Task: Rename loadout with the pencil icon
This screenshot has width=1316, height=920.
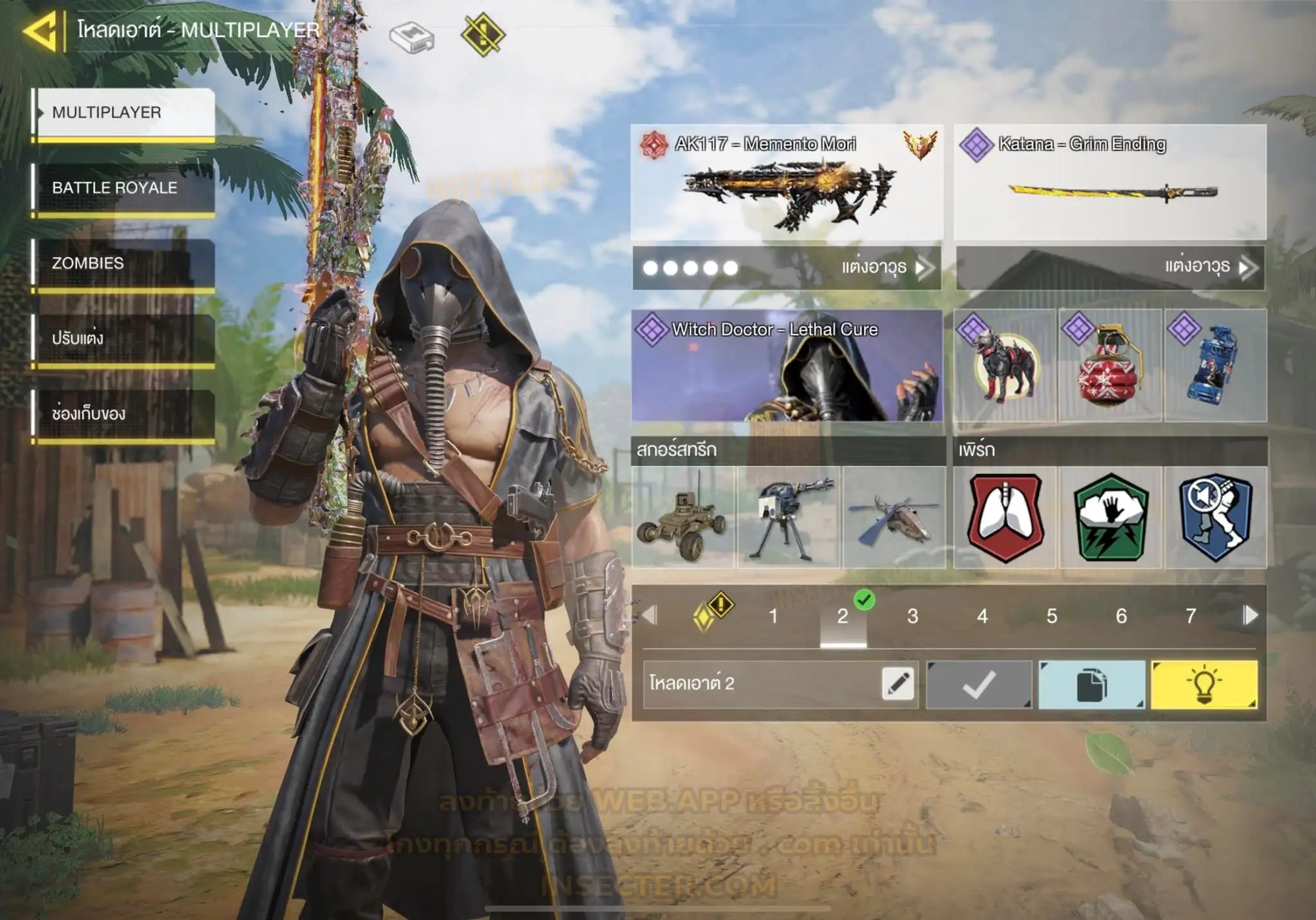Action: (898, 683)
